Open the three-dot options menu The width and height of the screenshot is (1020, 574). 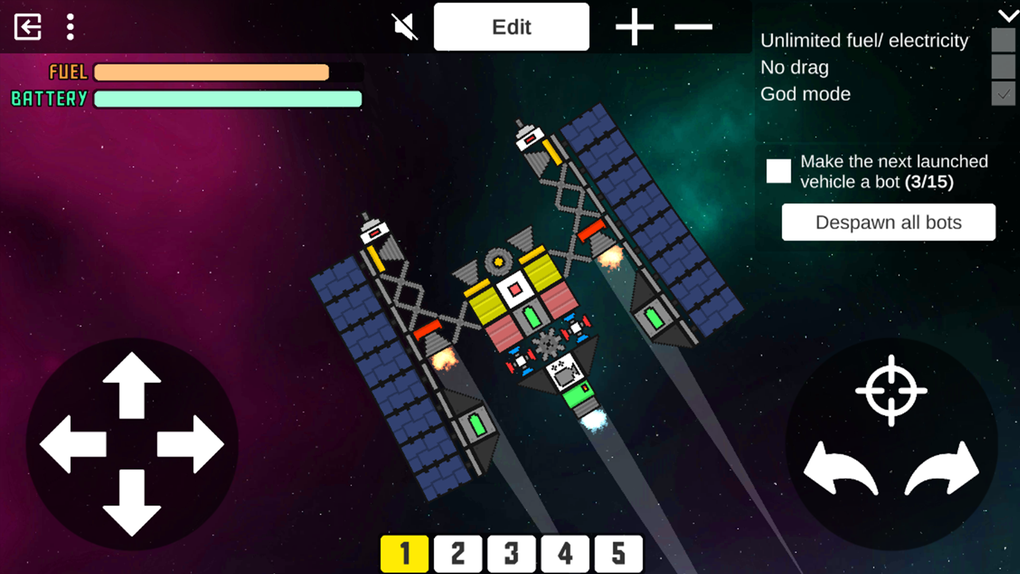(x=70, y=27)
